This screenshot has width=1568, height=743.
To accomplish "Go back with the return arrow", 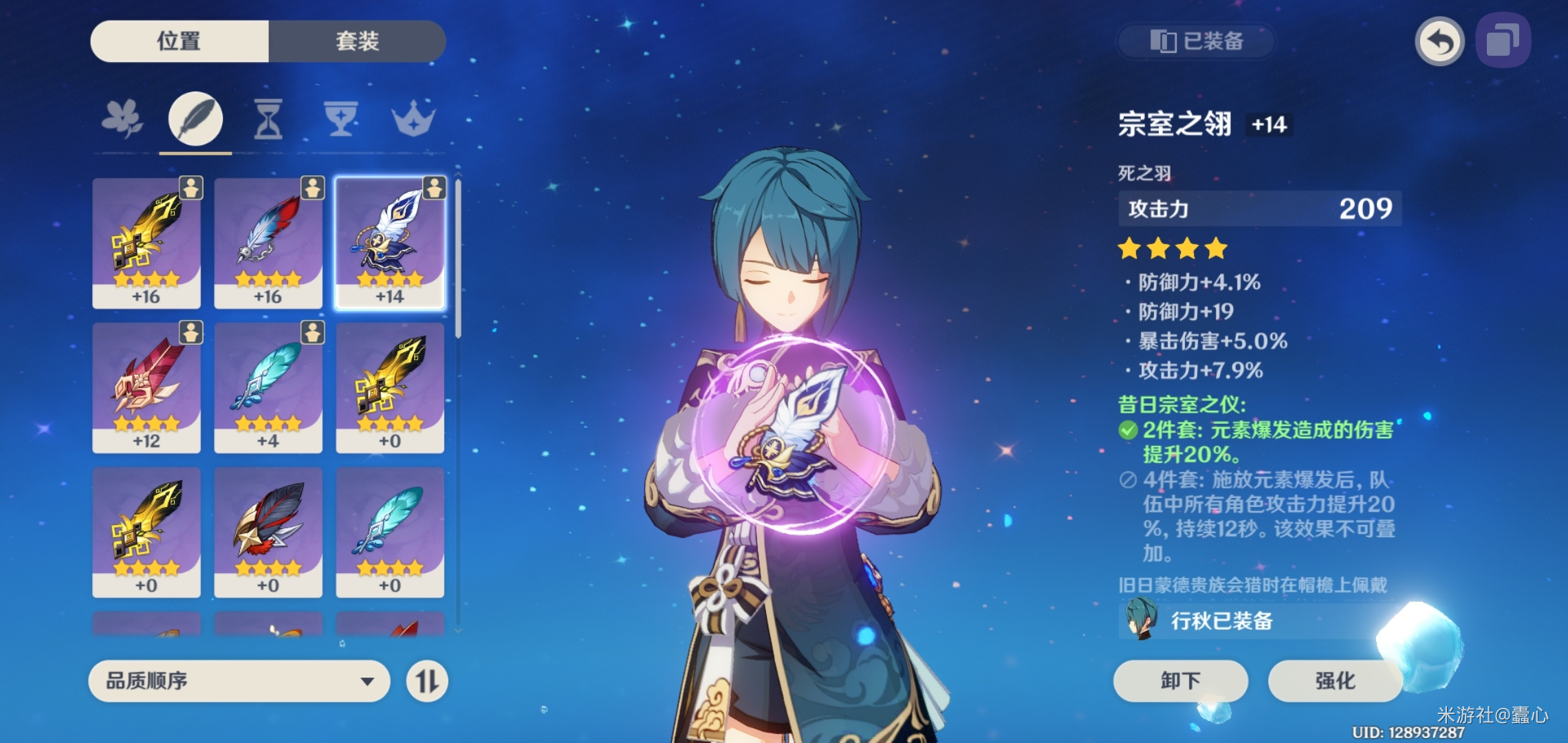I will tap(1439, 41).
